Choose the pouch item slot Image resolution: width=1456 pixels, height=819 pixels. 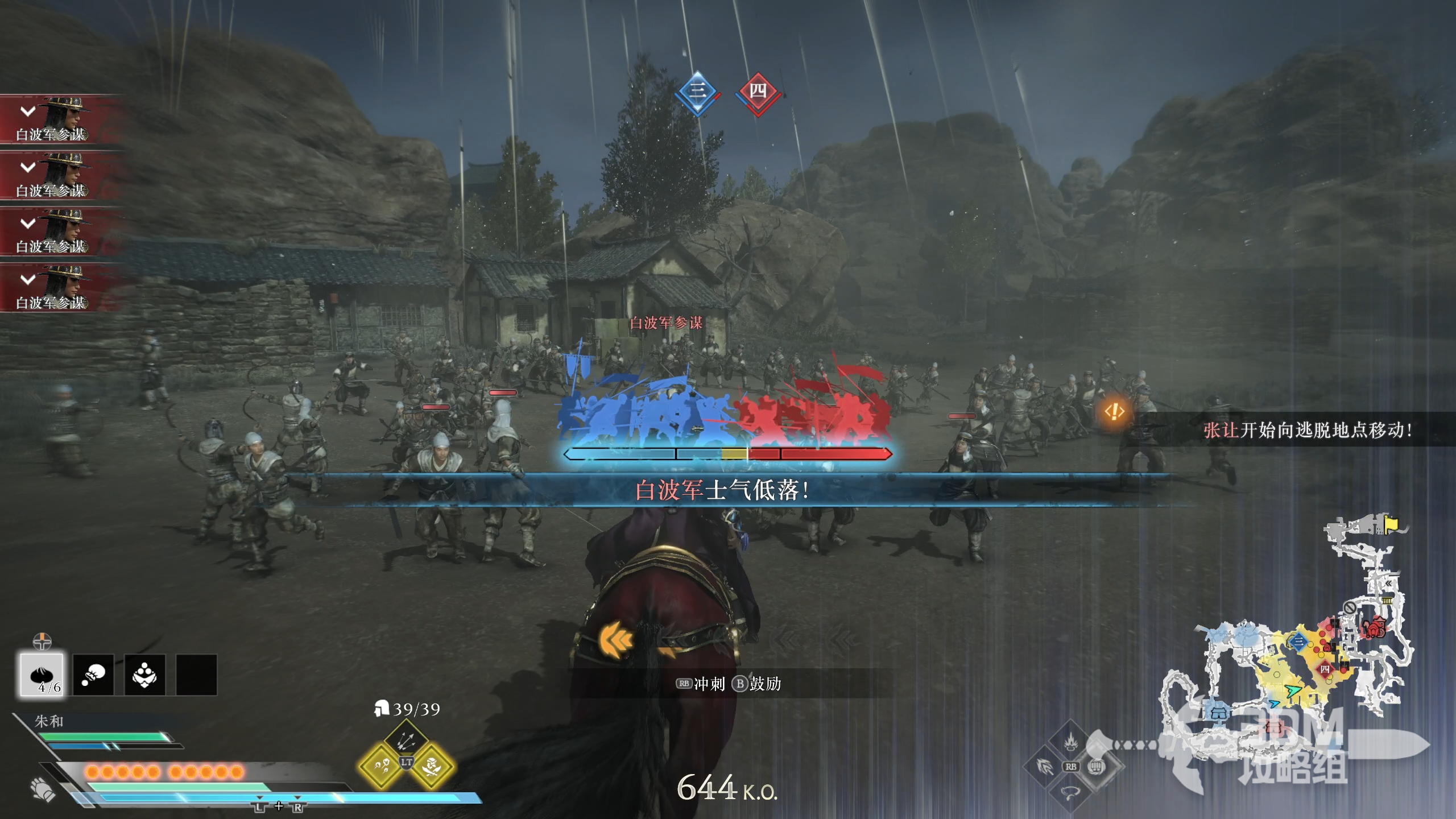pyautogui.click(x=93, y=675)
